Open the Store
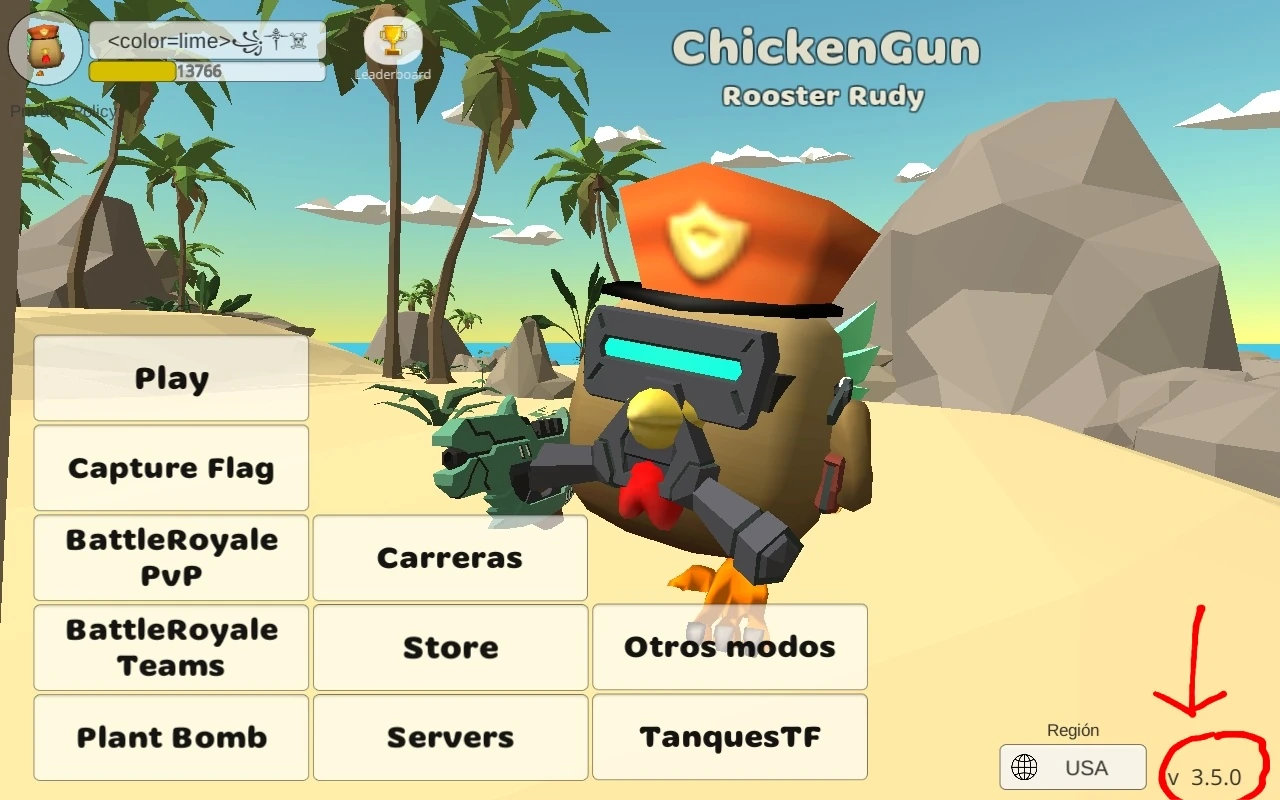Image resolution: width=1280 pixels, height=800 pixels. tap(450, 647)
